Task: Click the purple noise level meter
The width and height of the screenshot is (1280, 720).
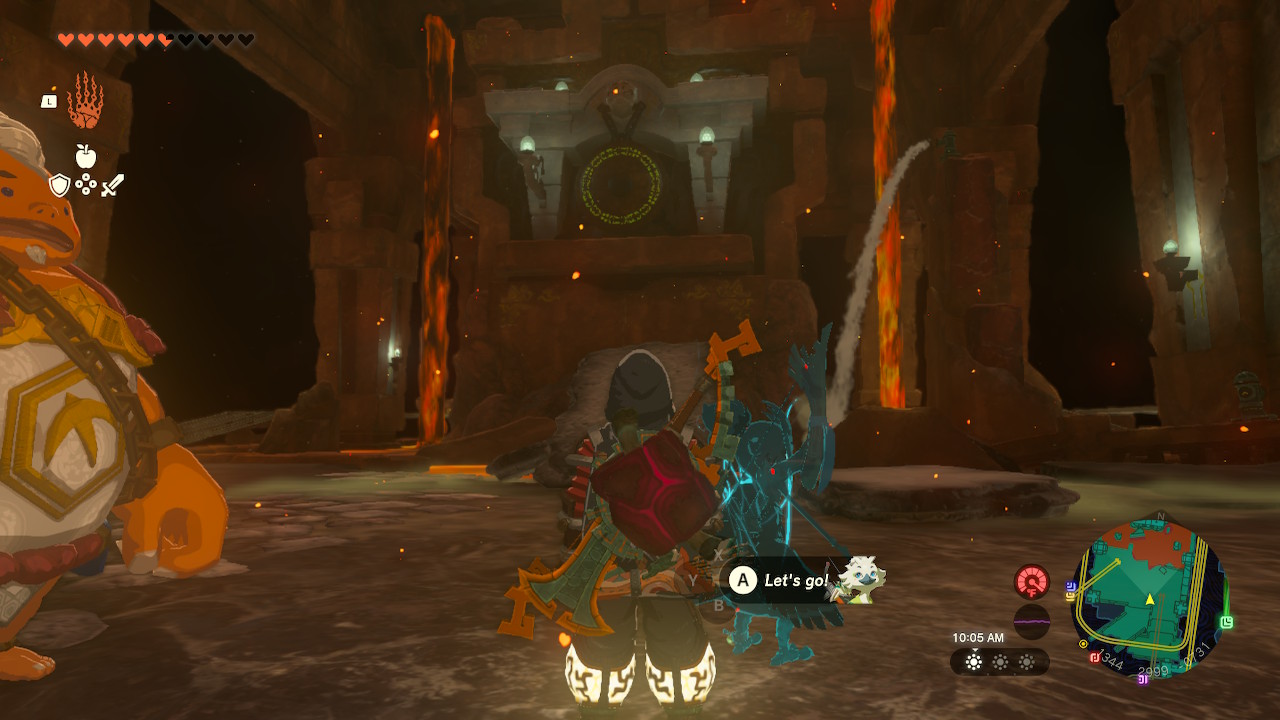Action: tap(1032, 620)
